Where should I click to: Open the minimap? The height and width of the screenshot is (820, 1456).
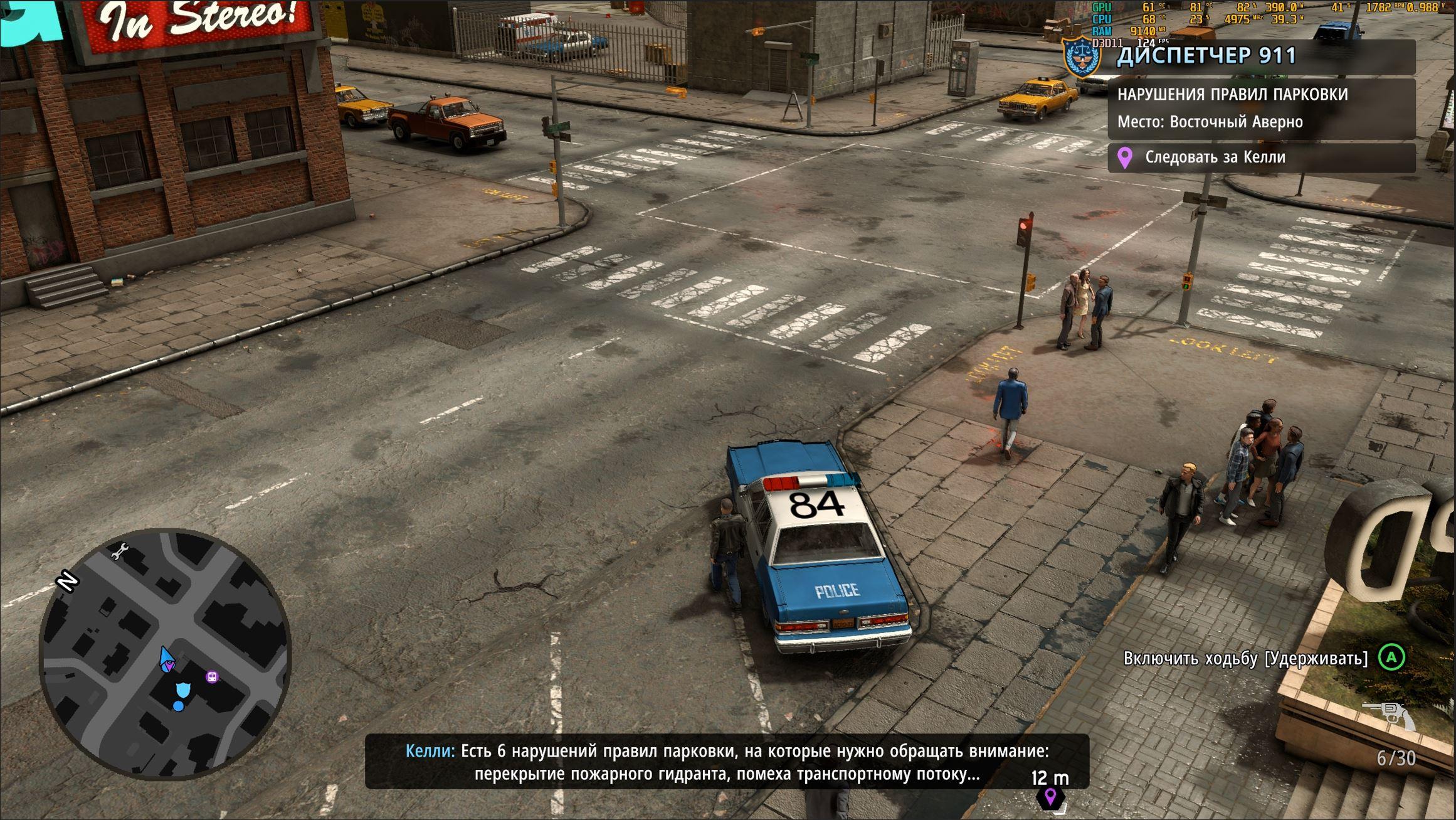point(165,654)
